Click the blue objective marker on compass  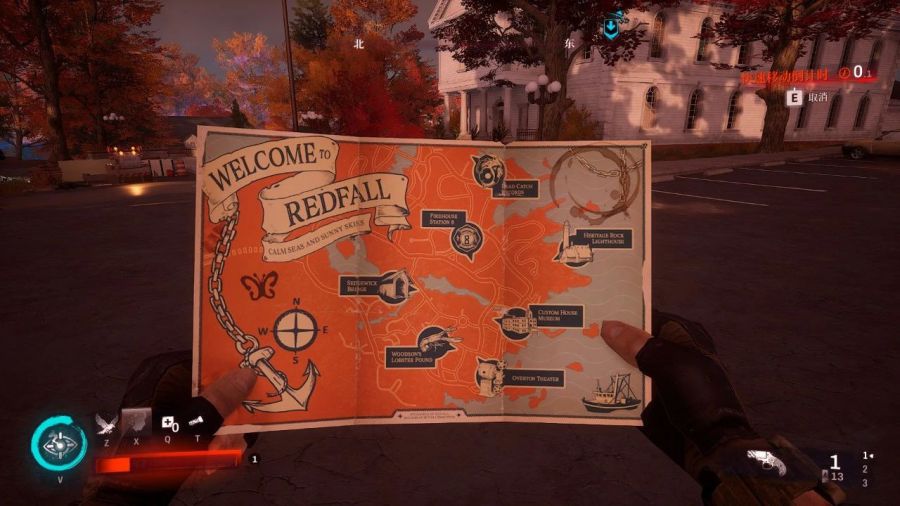pyautogui.click(x=610, y=29)
